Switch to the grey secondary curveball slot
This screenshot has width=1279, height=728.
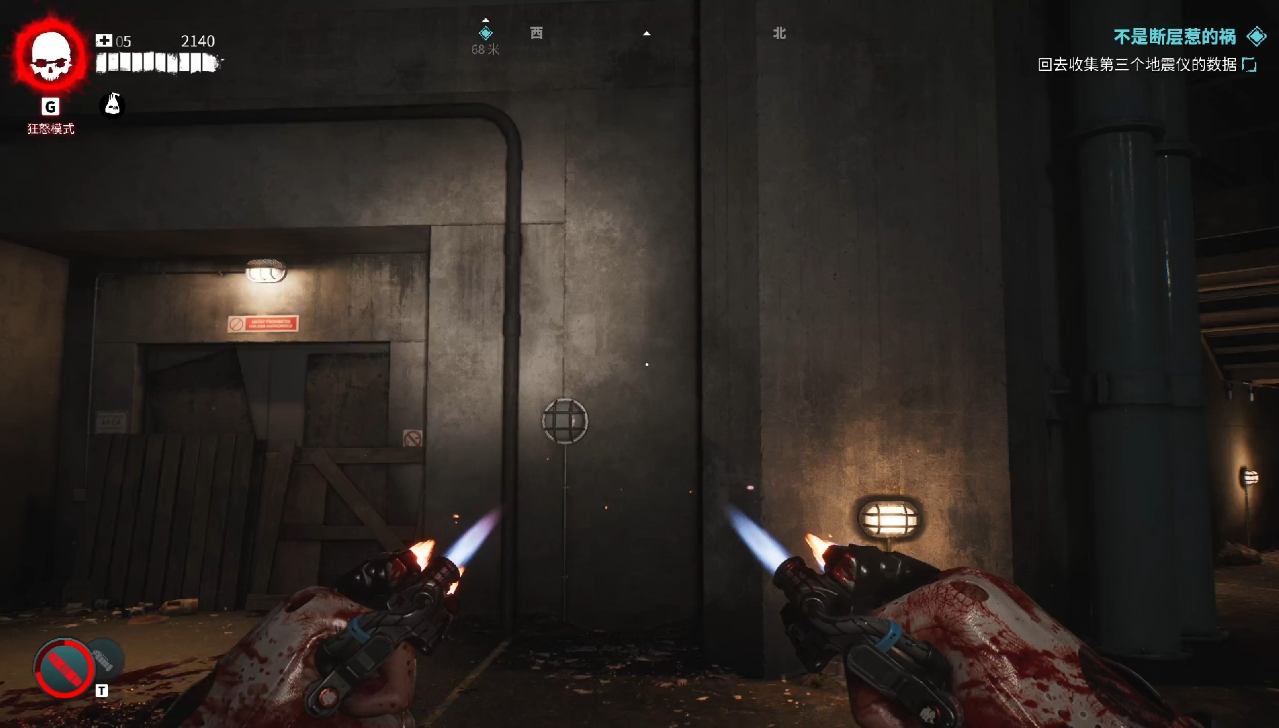tap(106, 657)
